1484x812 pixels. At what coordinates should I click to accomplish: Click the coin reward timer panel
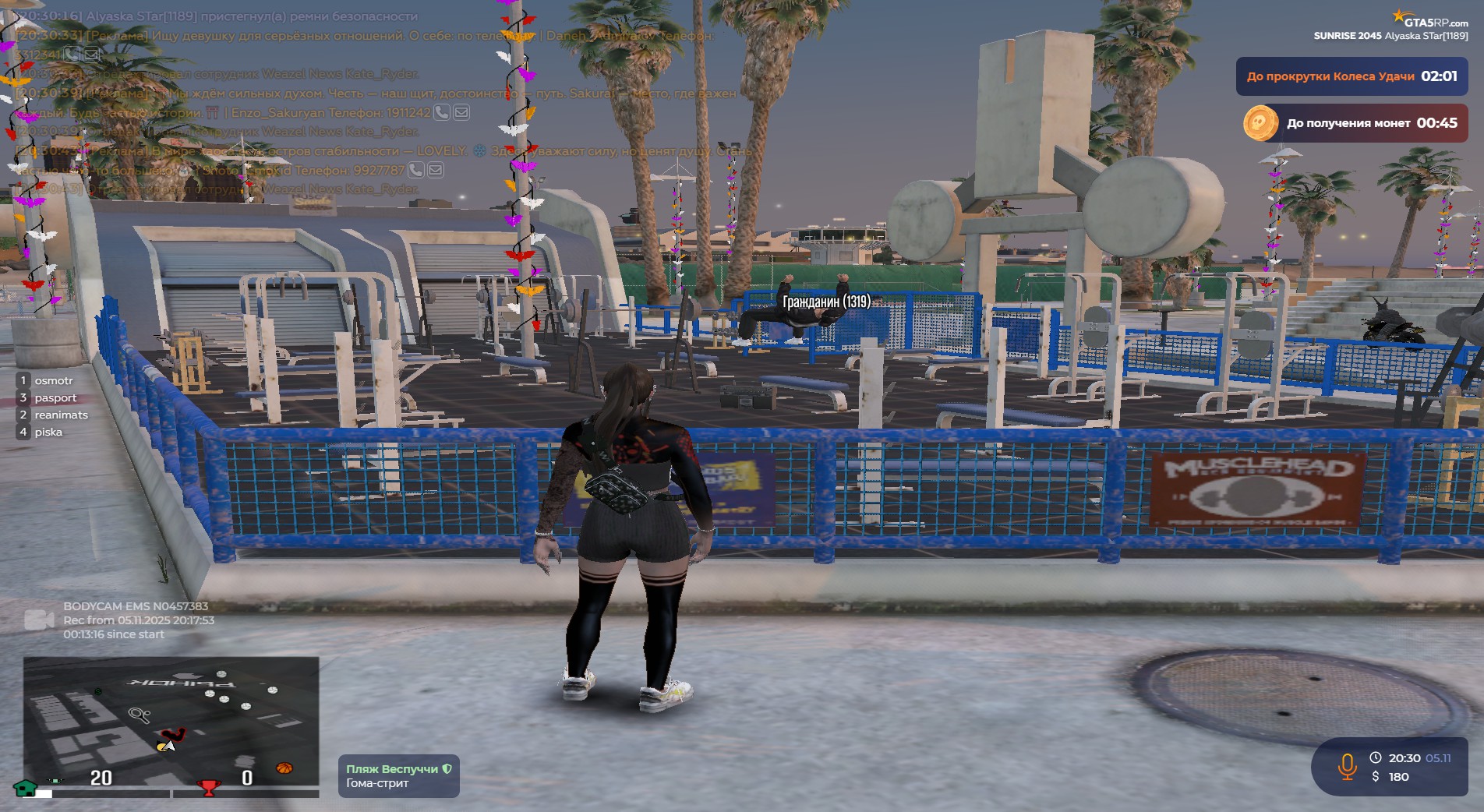point(1351,123)
